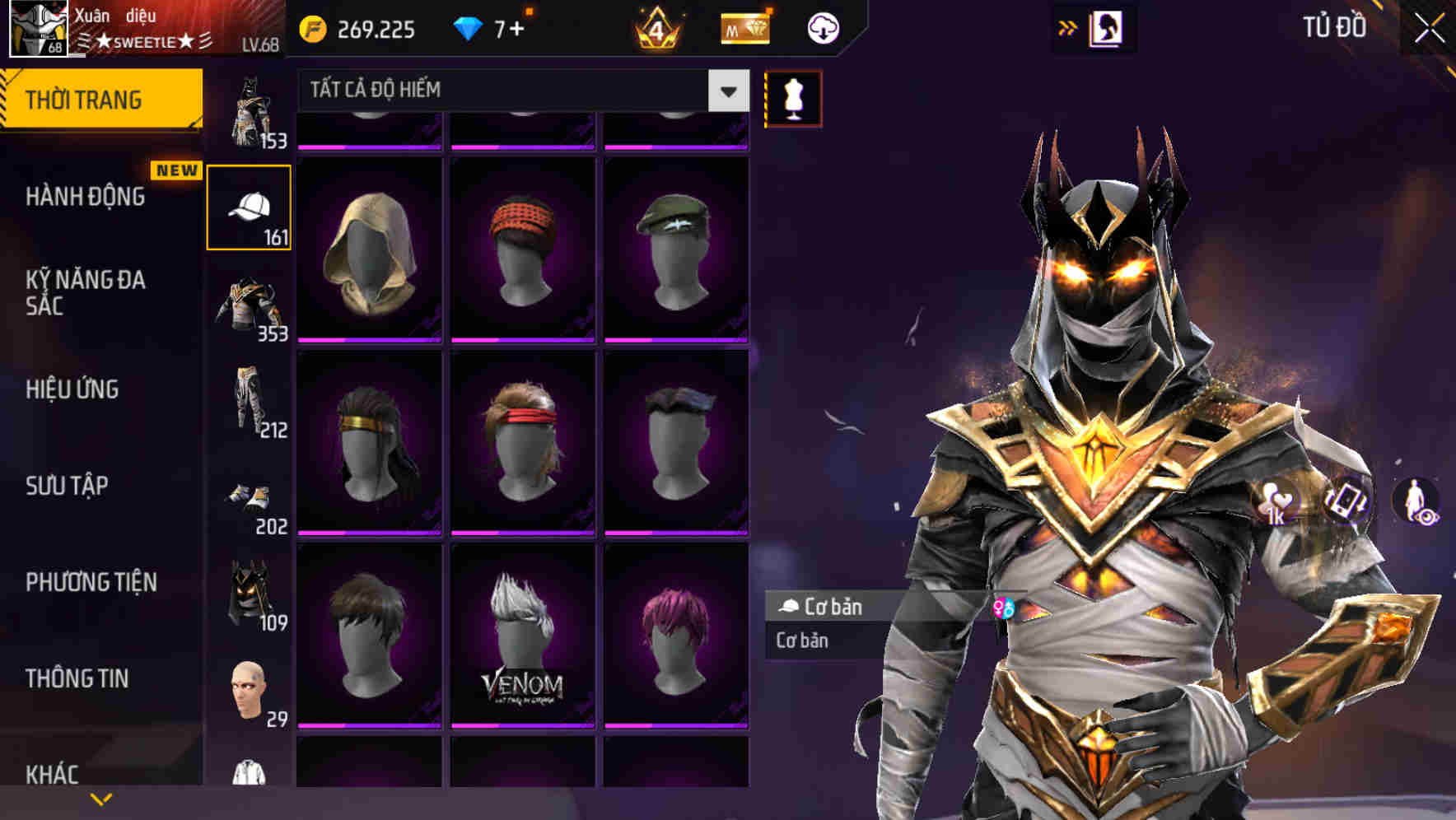
Task: Toggle the male/female gender symbol near Cơ bản
Action: pos(1006,608)
